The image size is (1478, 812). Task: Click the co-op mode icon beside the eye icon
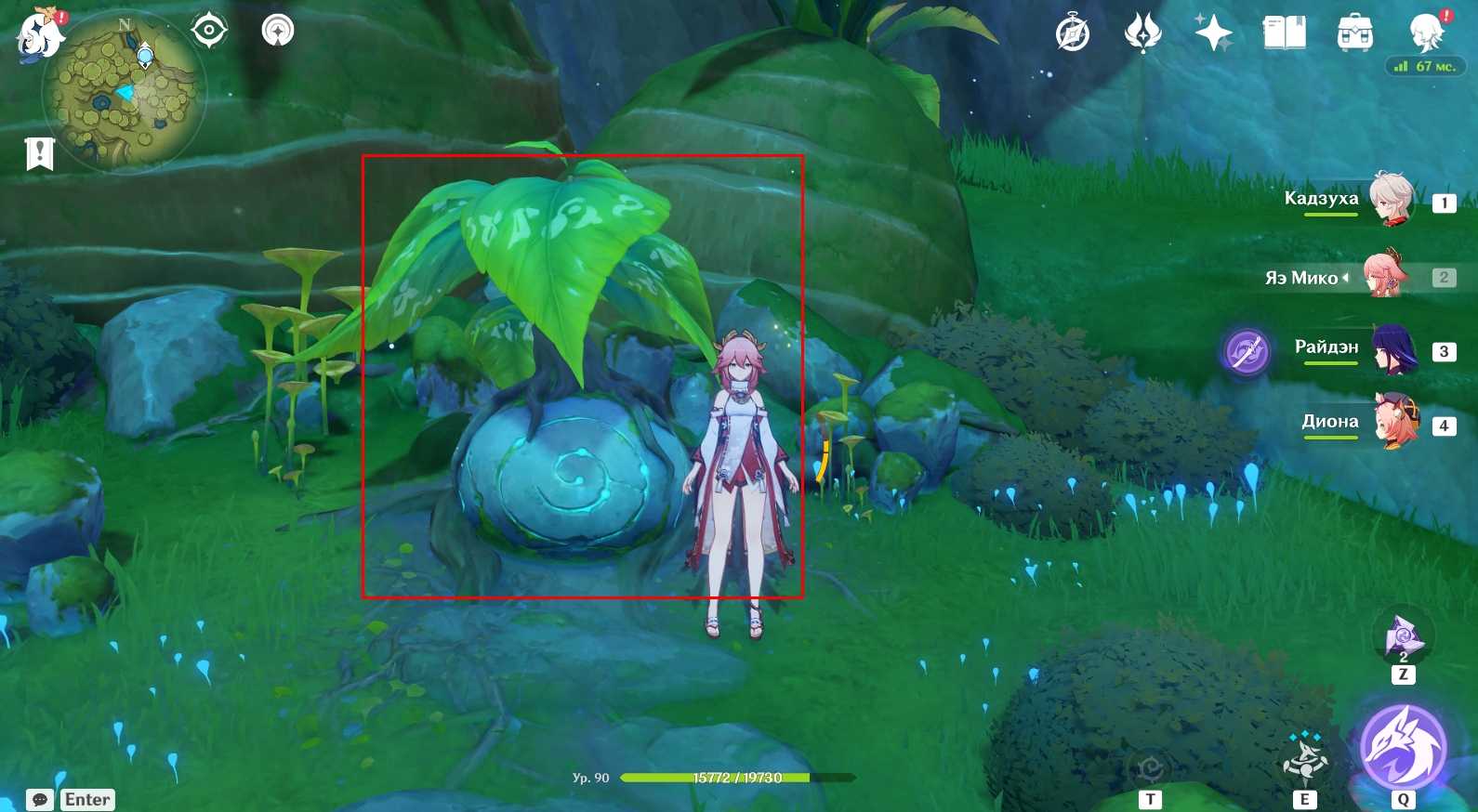point(277,31)
